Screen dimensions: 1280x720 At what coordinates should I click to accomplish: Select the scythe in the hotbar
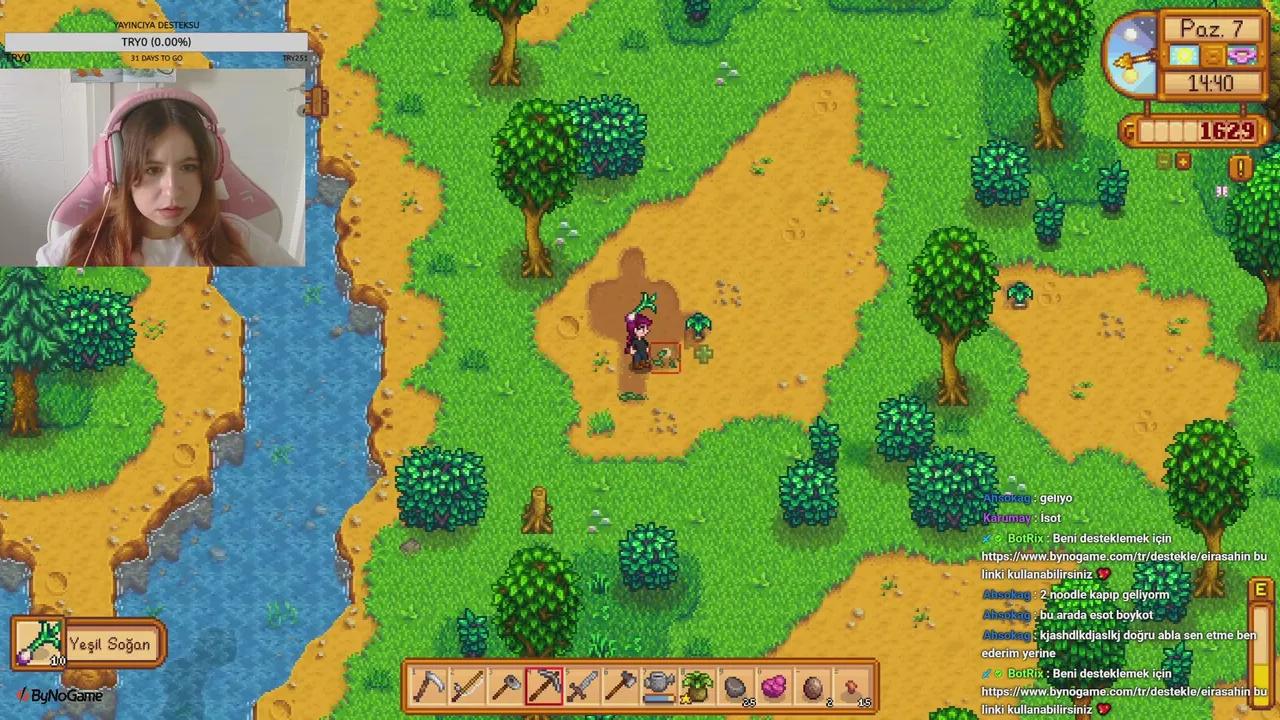[x=430, y=687]
